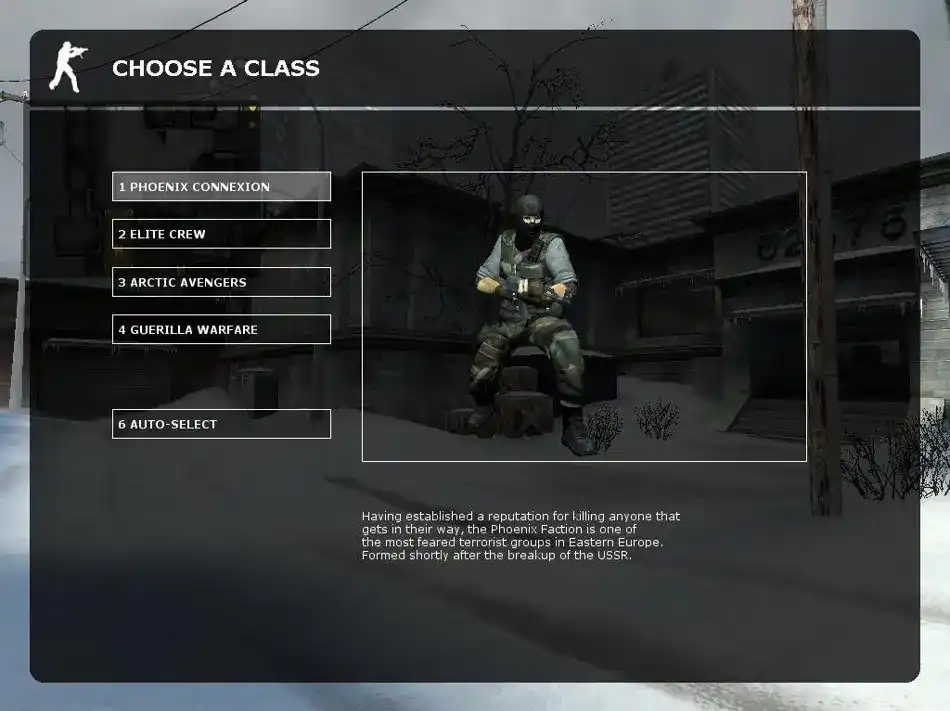Select the Guerilla Warfare class
The height and width of the screenshot is (711, 950).
coord(221,329)
